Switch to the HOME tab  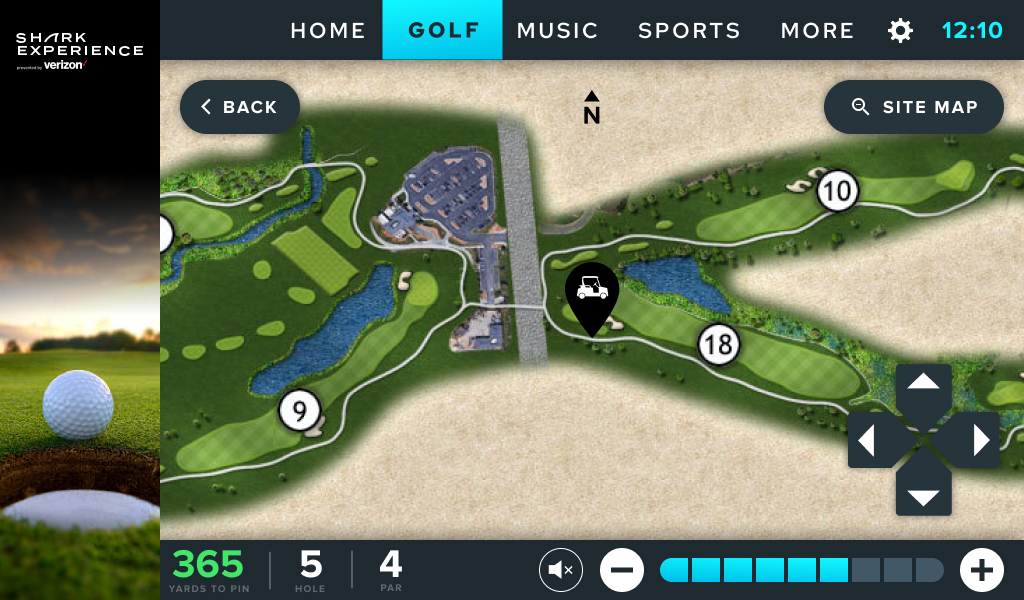(328, 30)
